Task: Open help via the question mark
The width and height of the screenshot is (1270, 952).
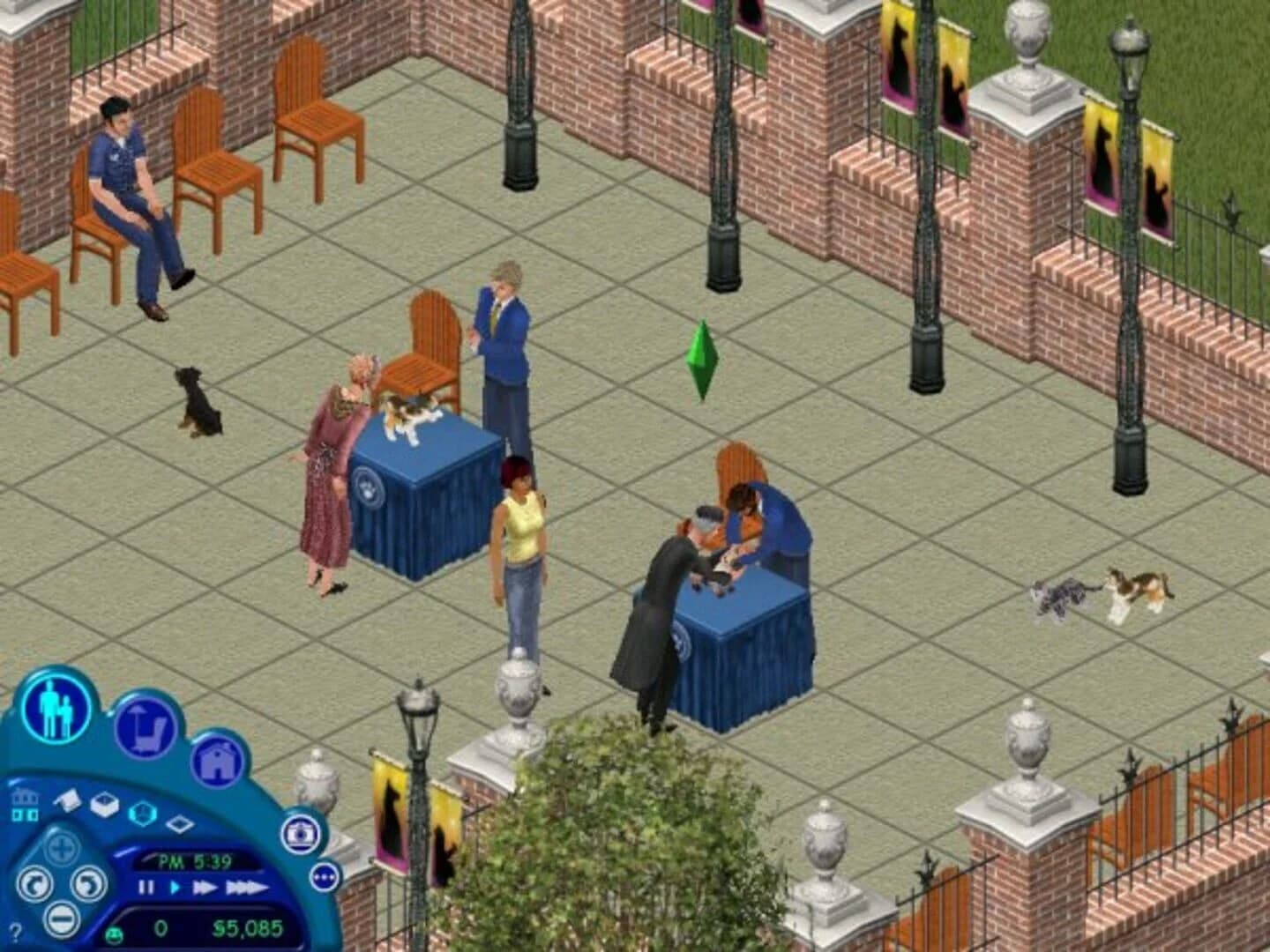Action: 15,933
